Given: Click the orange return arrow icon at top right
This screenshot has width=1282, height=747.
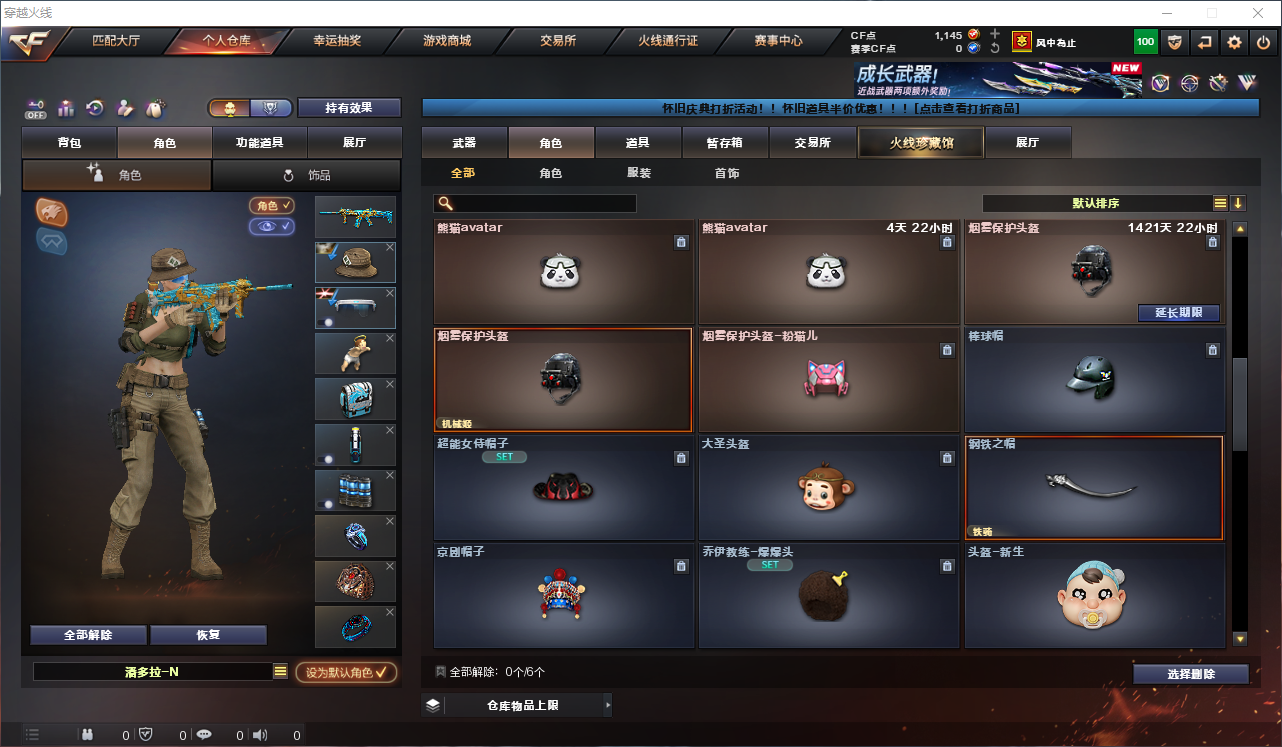Looking at the screenshot, I should point(1203,42).
